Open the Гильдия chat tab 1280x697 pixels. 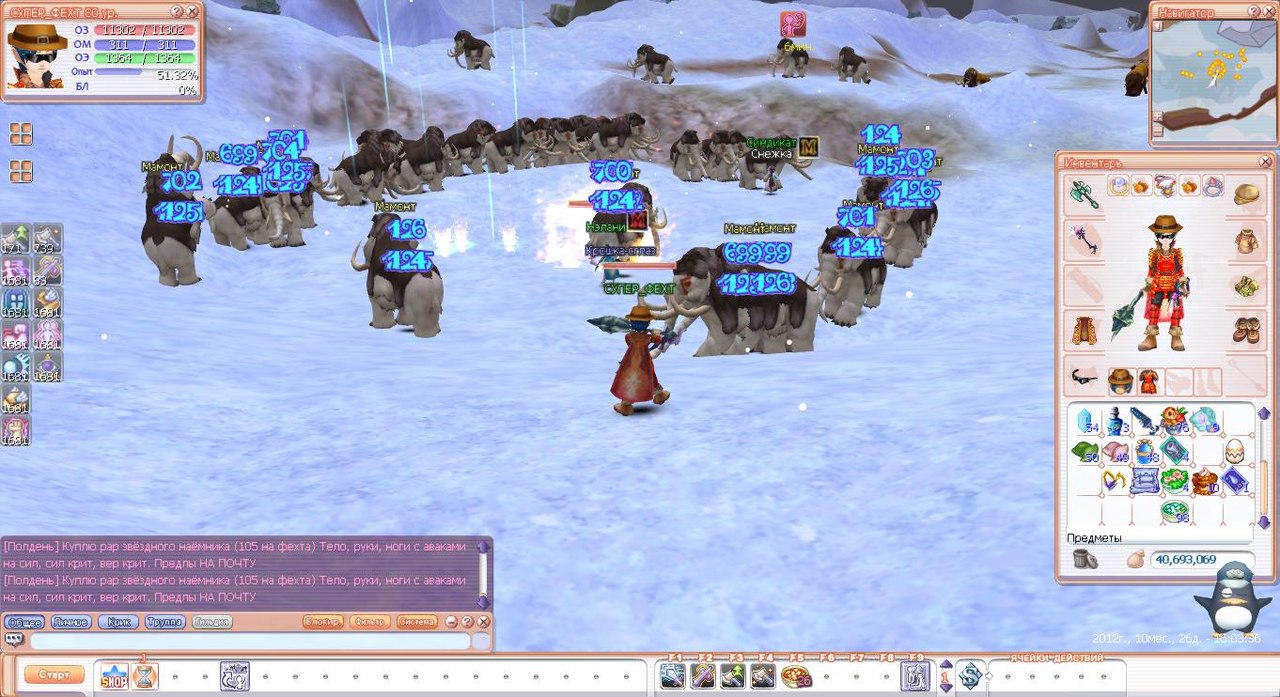212,622
